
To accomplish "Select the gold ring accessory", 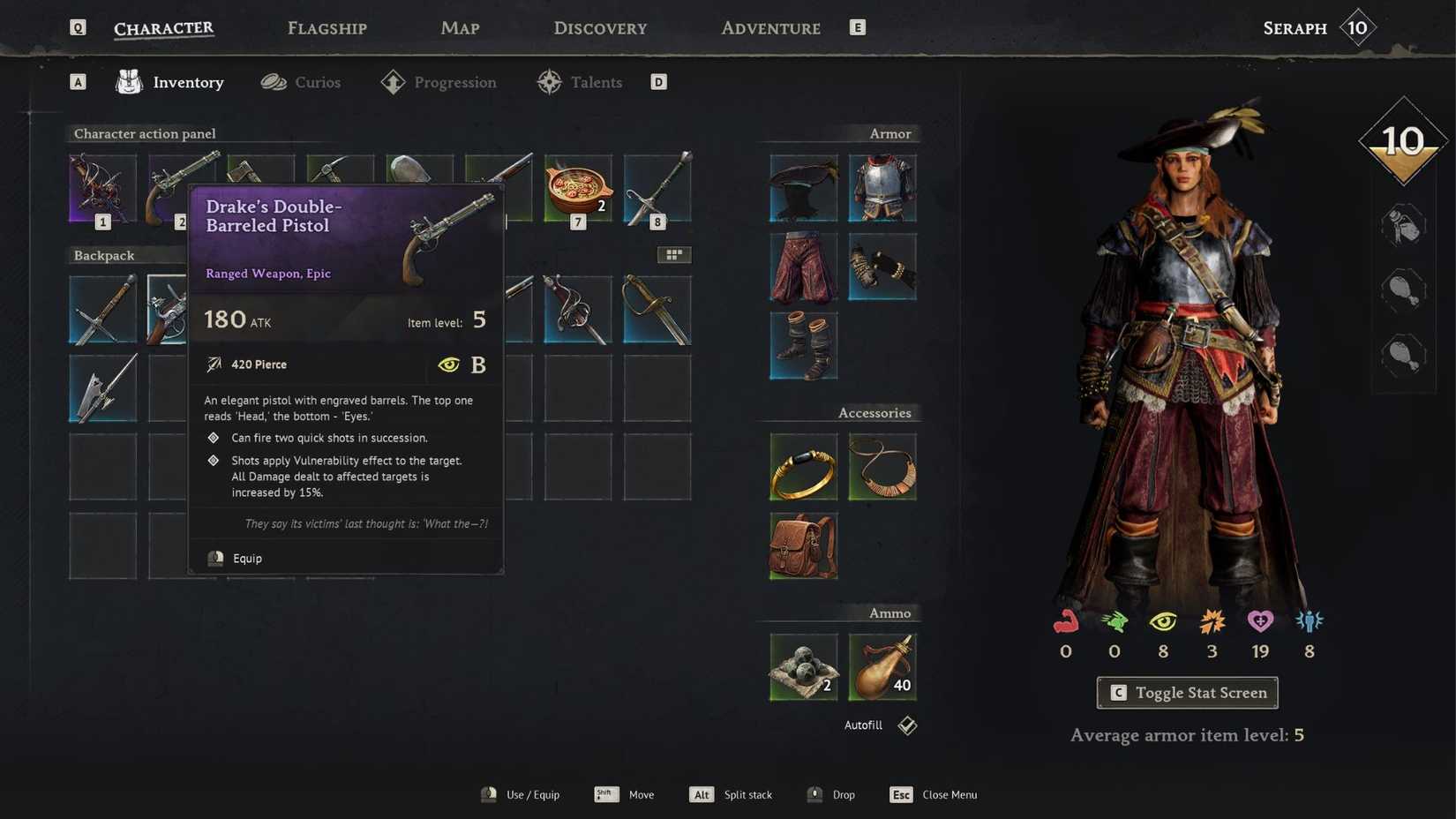I will click(802, 466).
